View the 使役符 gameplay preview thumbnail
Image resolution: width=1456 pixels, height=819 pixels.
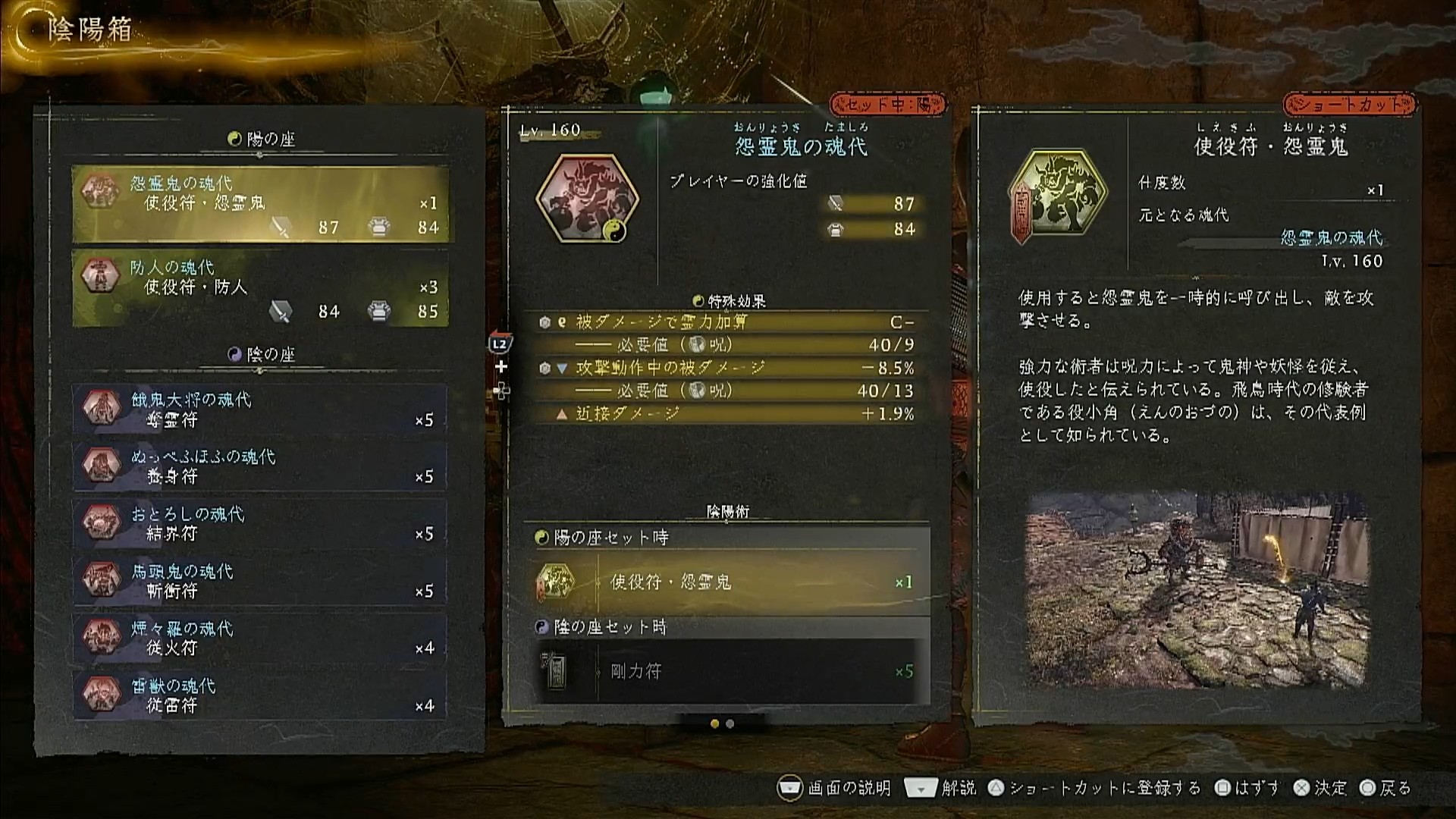1197,591
